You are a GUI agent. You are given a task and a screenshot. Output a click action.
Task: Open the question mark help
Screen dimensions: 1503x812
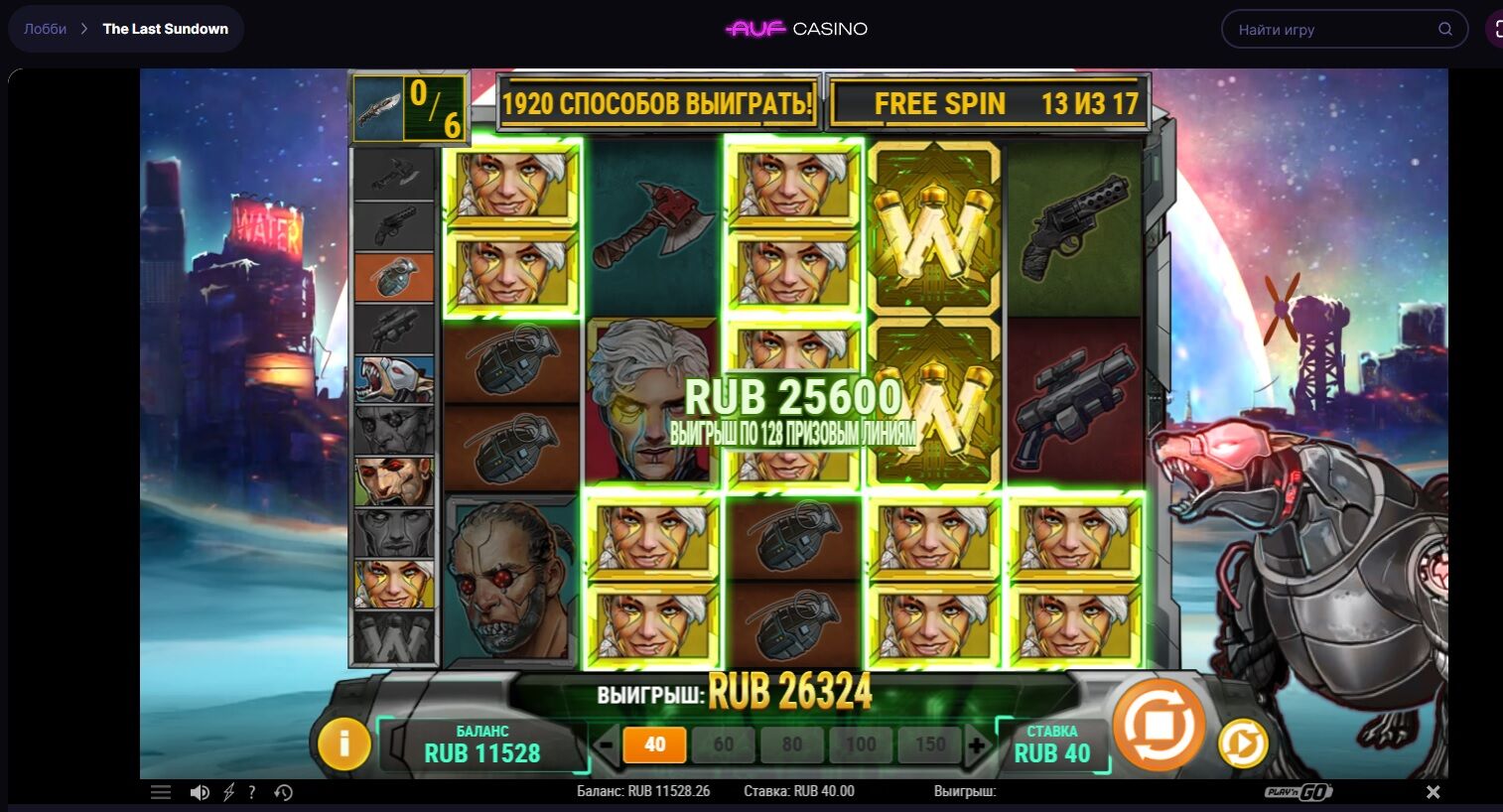click(252, 792)
